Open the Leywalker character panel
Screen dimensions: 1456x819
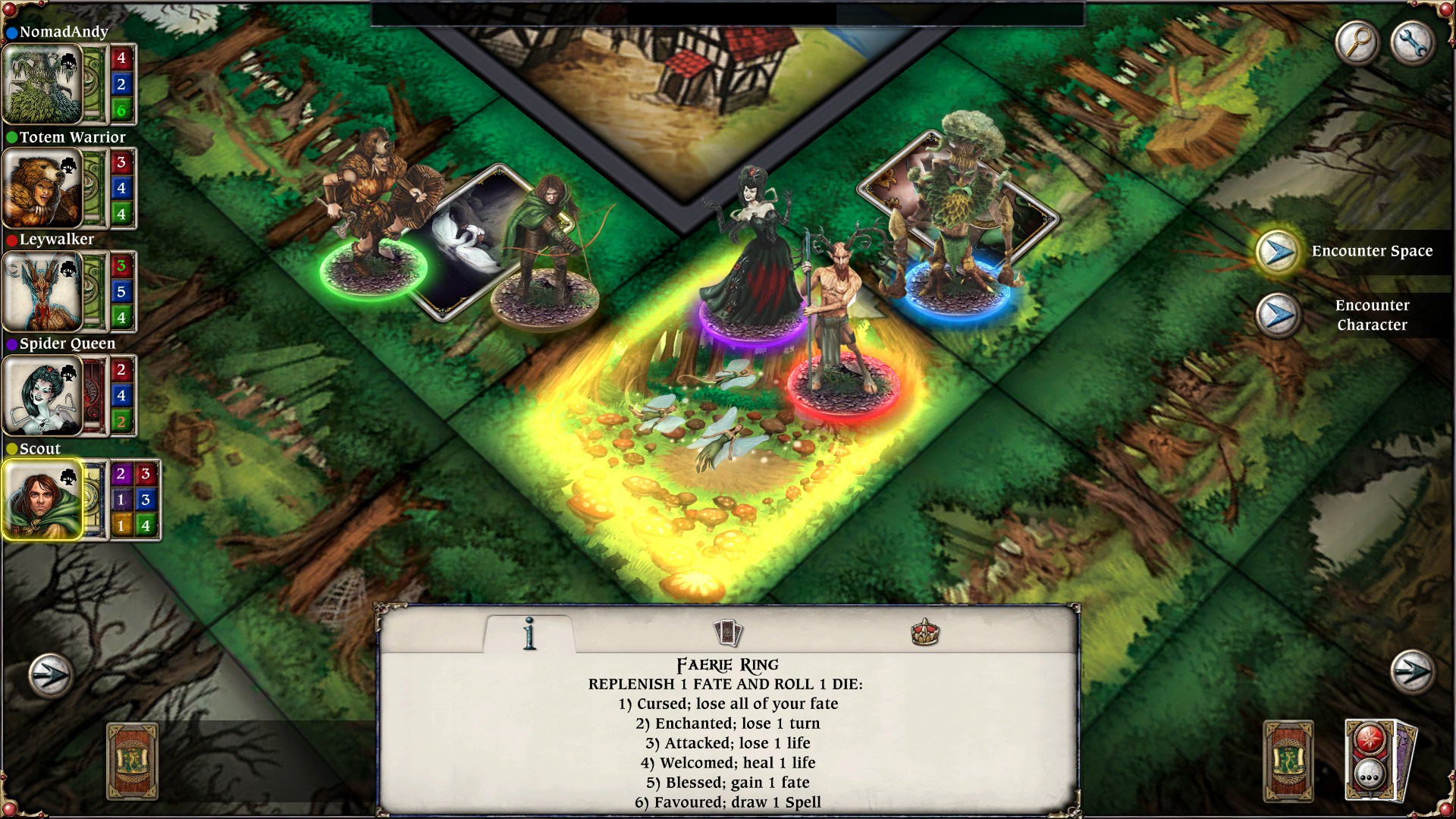(x=42, y=292)
